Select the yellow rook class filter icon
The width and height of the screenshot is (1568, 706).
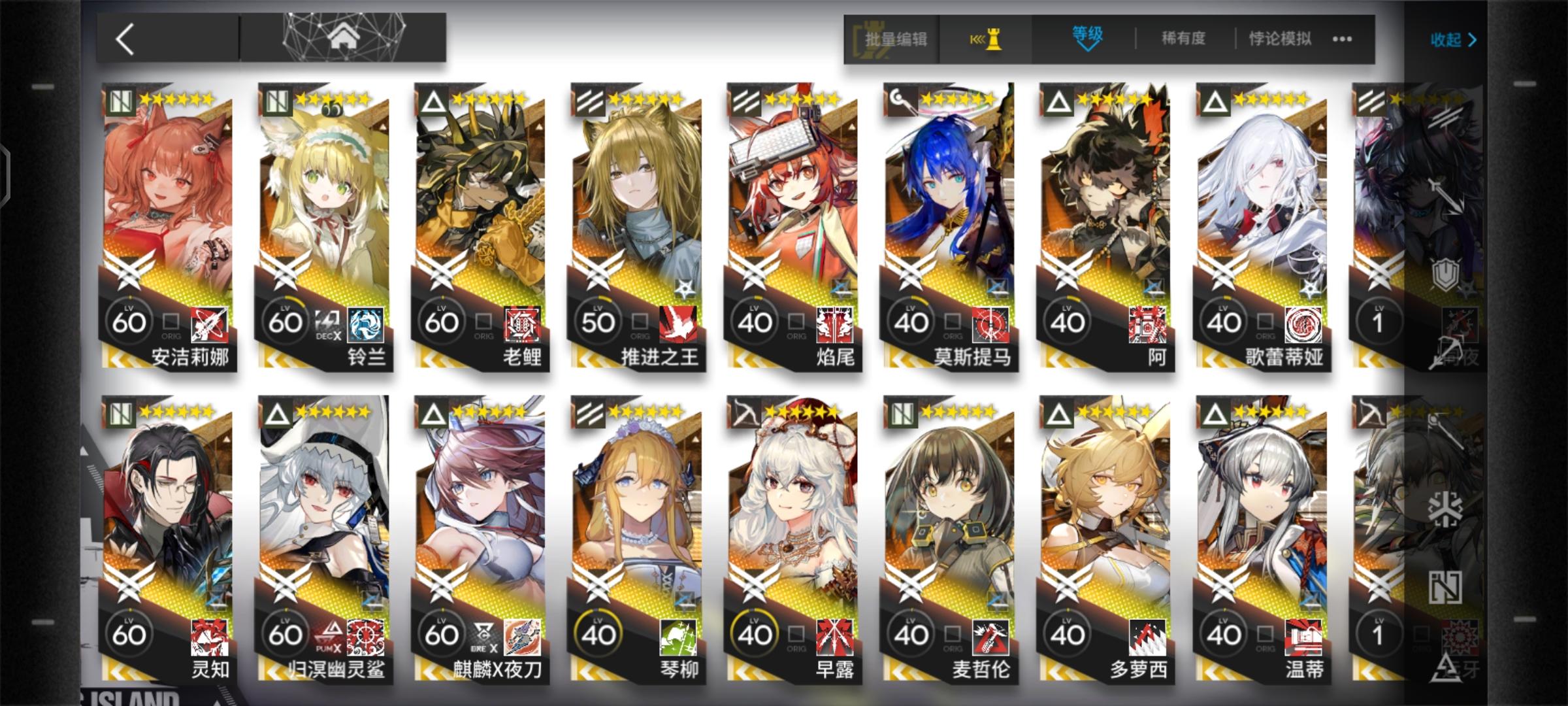pyautogui.click(x=992, y=39)
